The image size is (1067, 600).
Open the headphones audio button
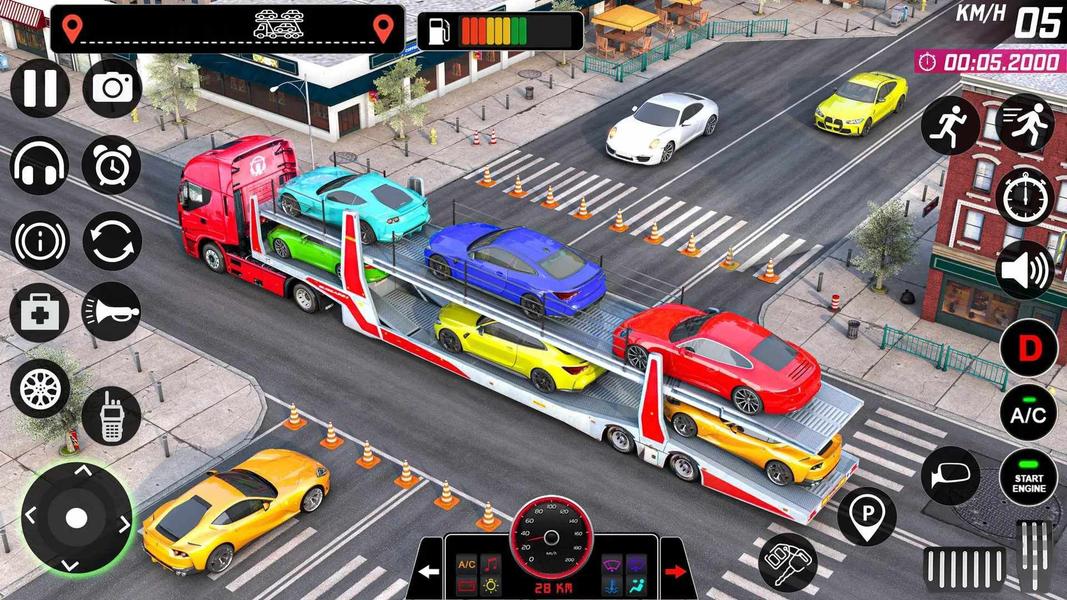[x=40, y=165]
